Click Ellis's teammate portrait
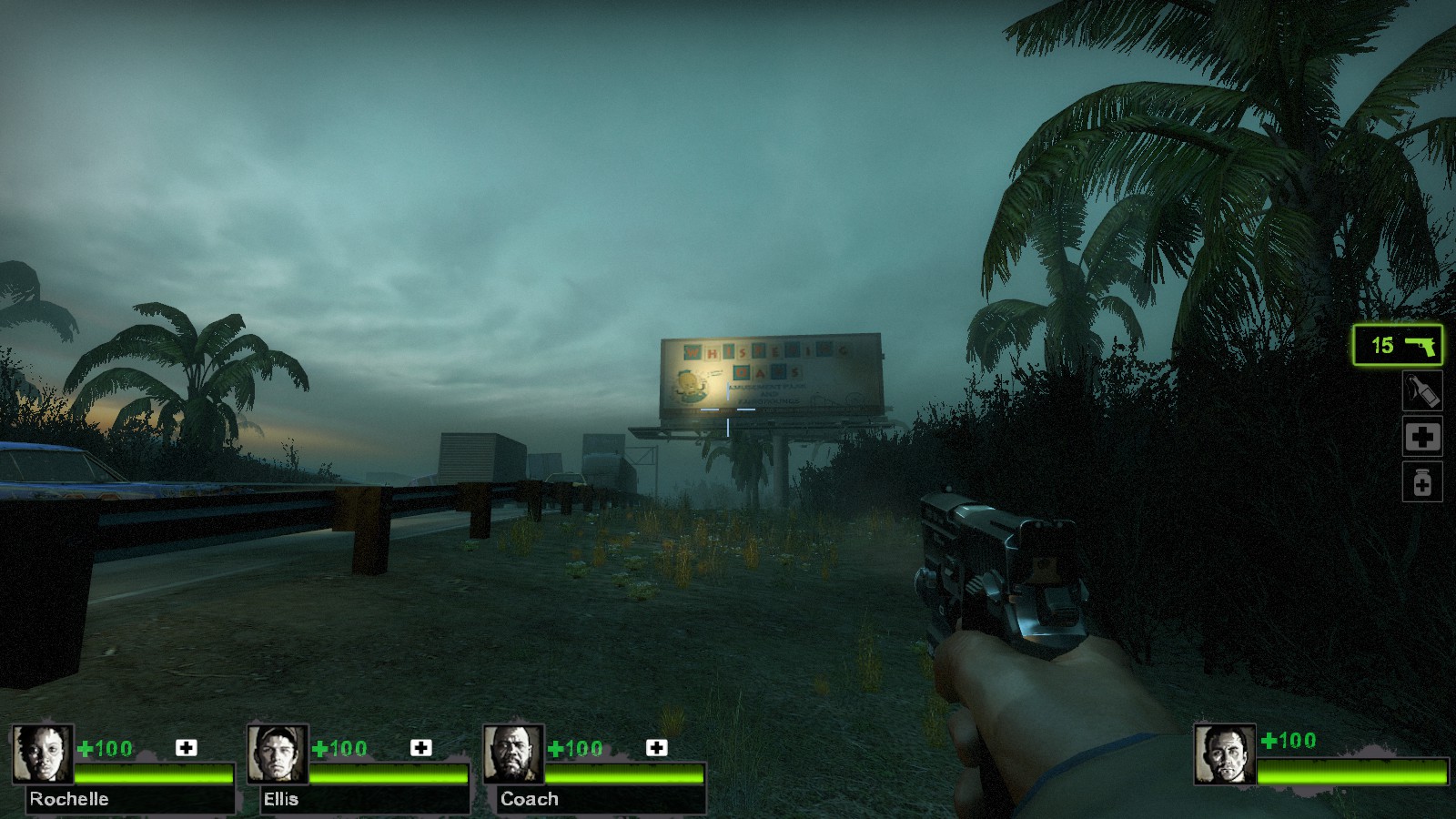This screenshot has height=819, width=1456. pos(278,753)
